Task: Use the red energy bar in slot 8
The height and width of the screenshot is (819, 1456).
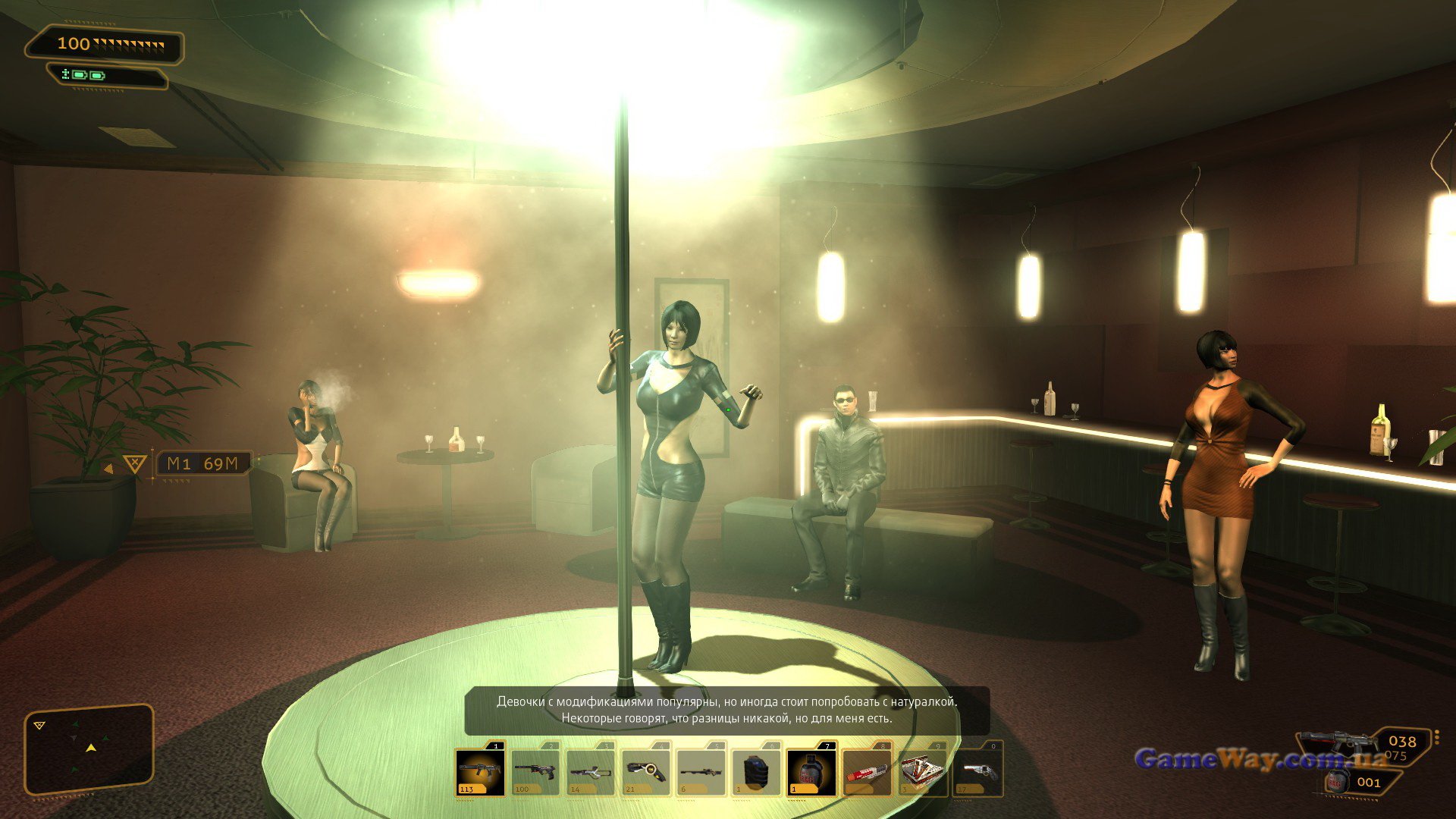Action: (x=867, y=772)
